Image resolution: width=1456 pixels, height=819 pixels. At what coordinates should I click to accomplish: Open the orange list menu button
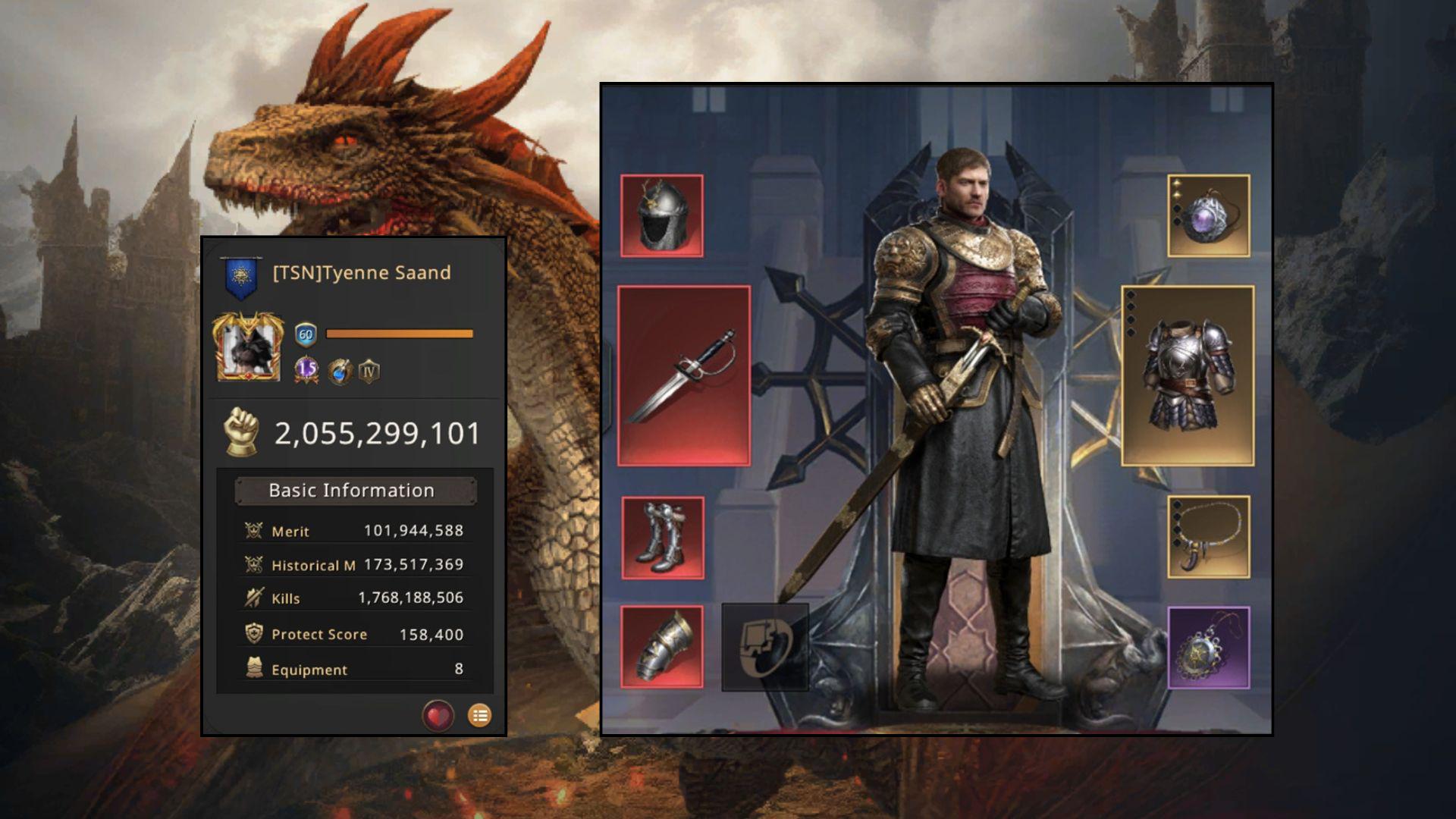tap(479, 715)
